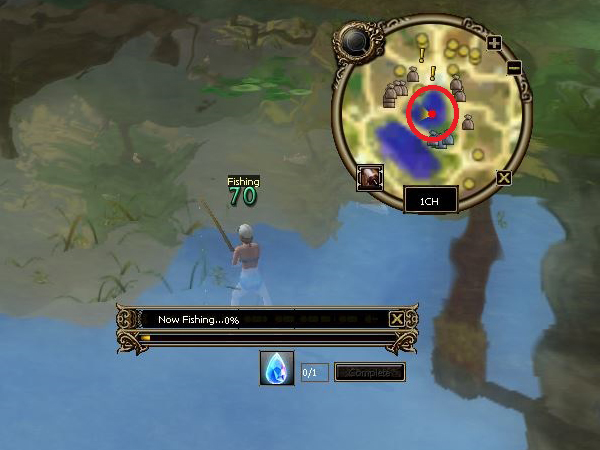Zoom out the minimap with minus button
600x450 pixels.
[x=514, y=67]
